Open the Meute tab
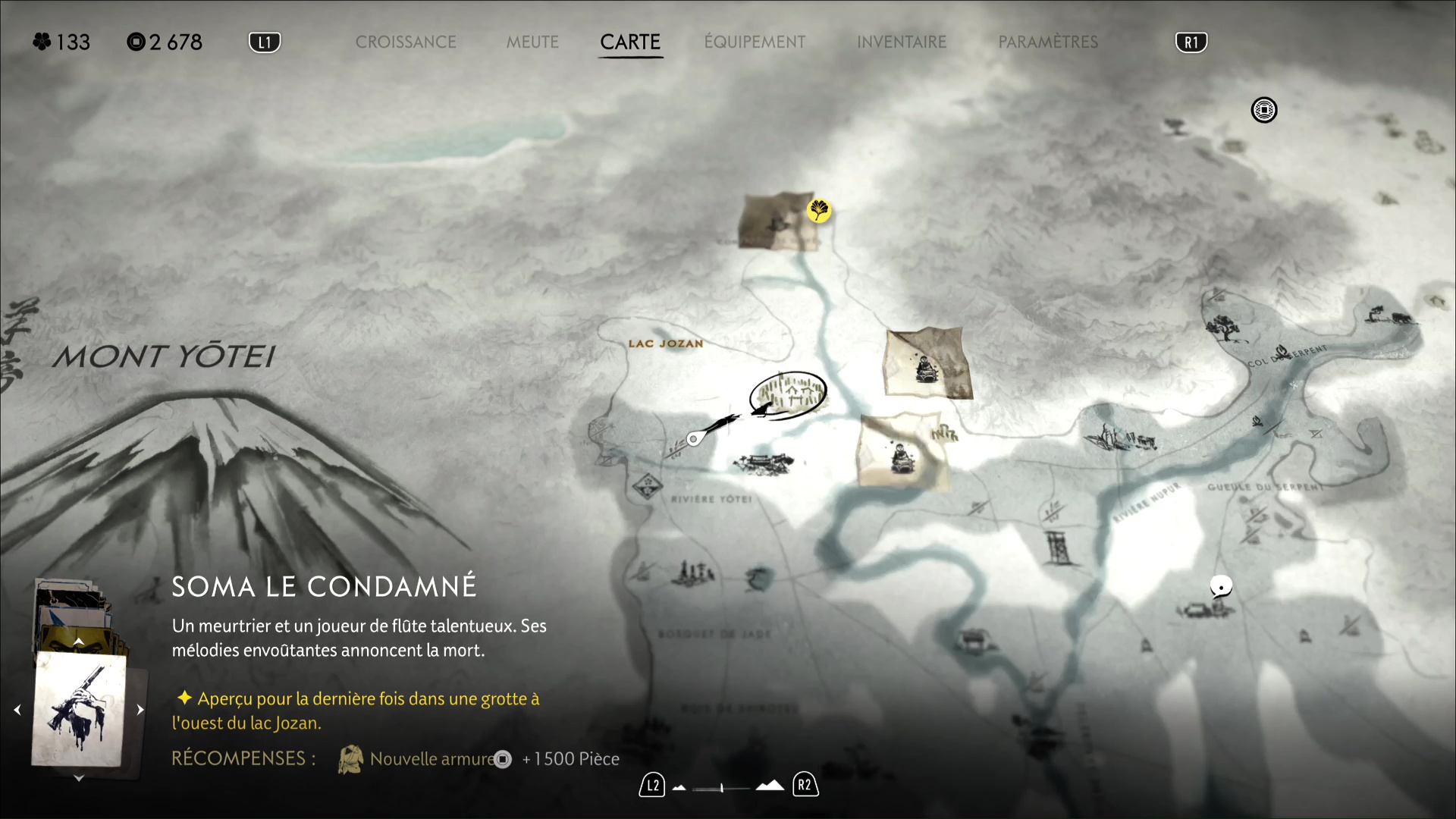1456x819 pixels. [532, 42]
